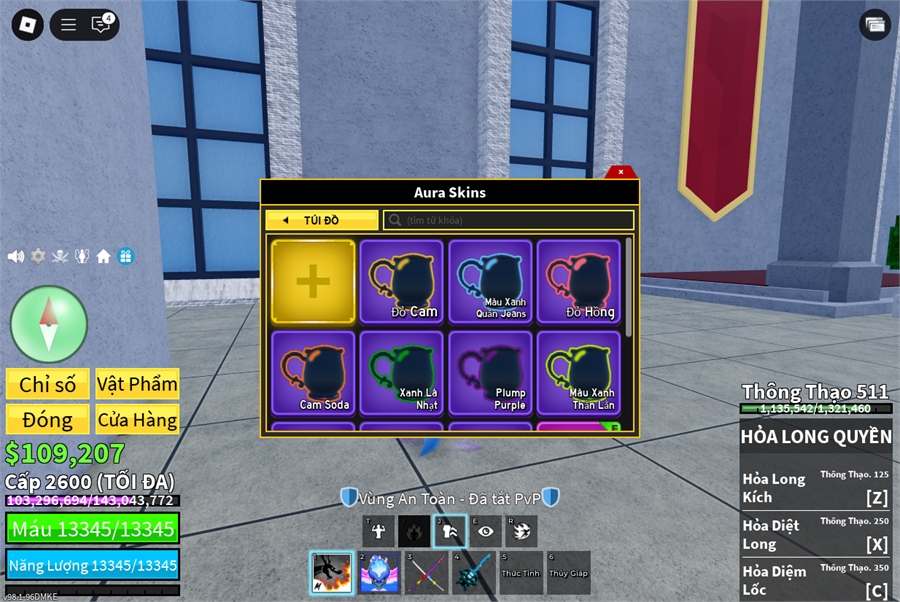
Task: Select the dragon fighting style hotbar slot
Action: [x=331, y=573]
